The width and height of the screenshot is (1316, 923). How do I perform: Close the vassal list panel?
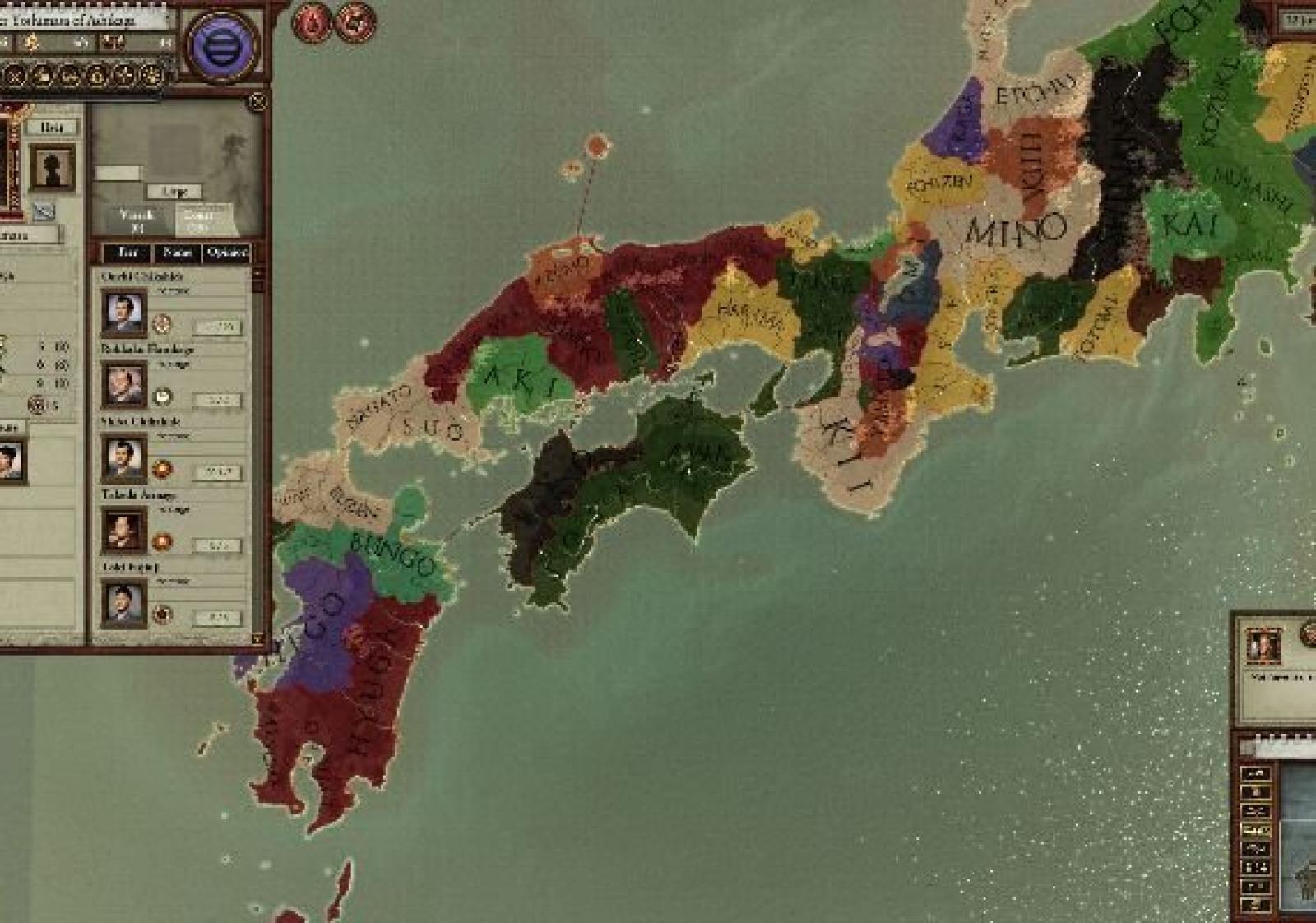tap(258, 102)
